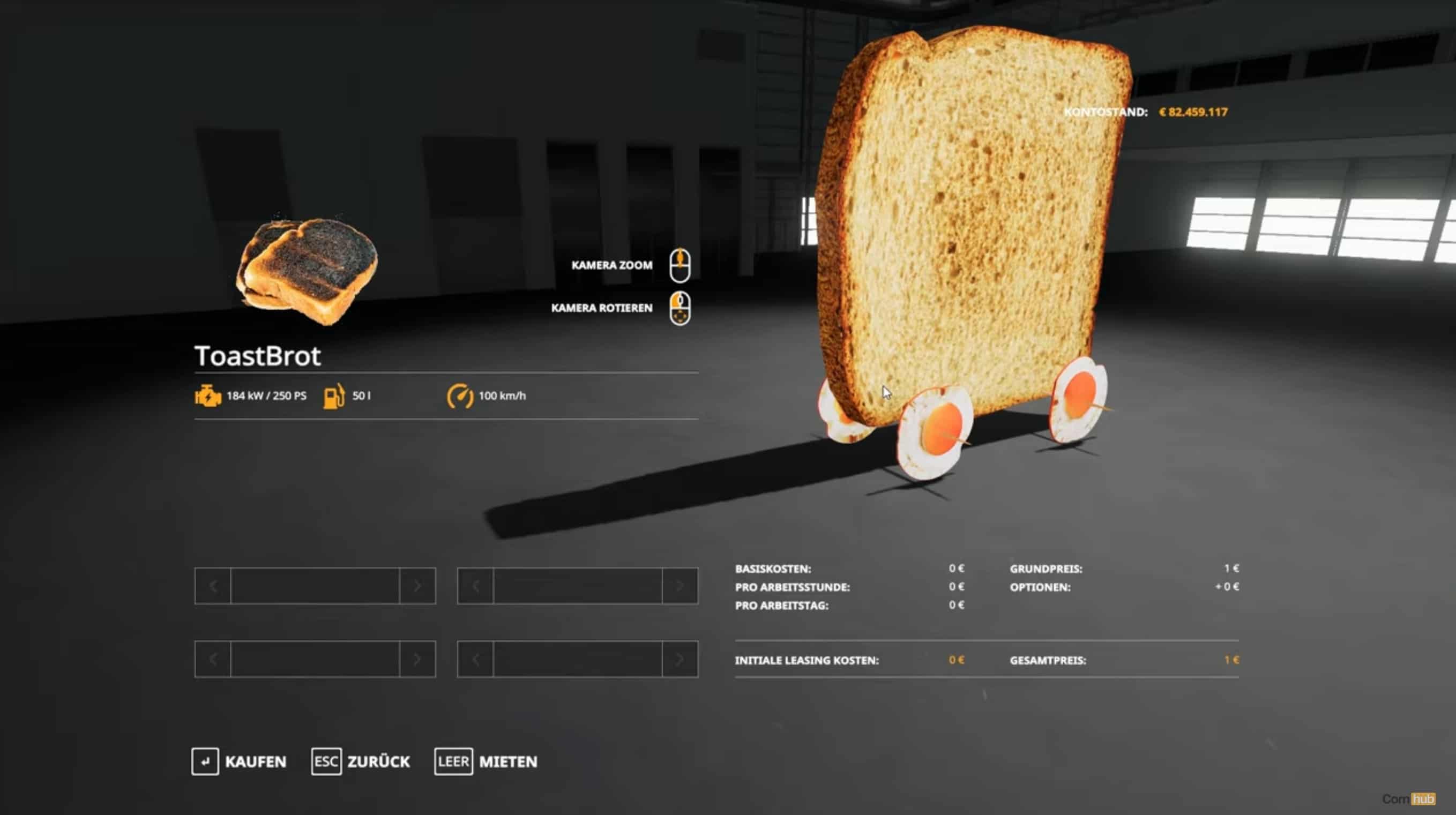Buy the ToastBrot with KAUFEN
The height and width of the screenshot is (815, 1456).
pyautogui.click(x=239, y=761)
